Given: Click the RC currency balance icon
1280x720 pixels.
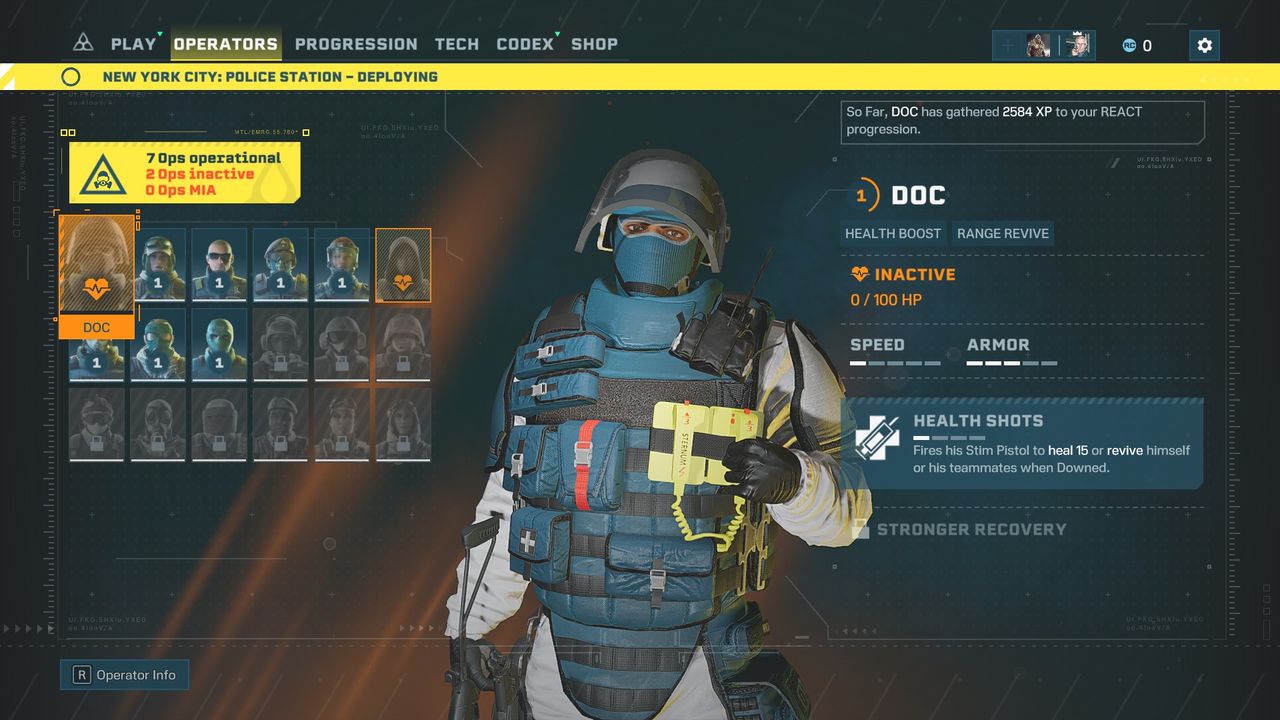Looking at the screenshot, I should (x=1129, y=45).
